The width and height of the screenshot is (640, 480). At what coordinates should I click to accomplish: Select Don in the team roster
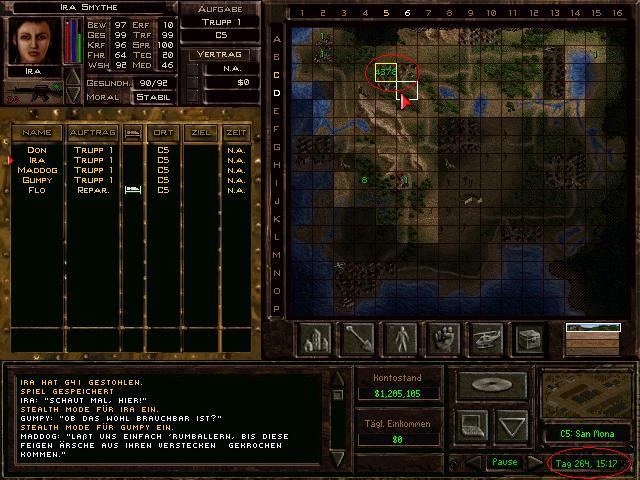click(x=37, y=150)
